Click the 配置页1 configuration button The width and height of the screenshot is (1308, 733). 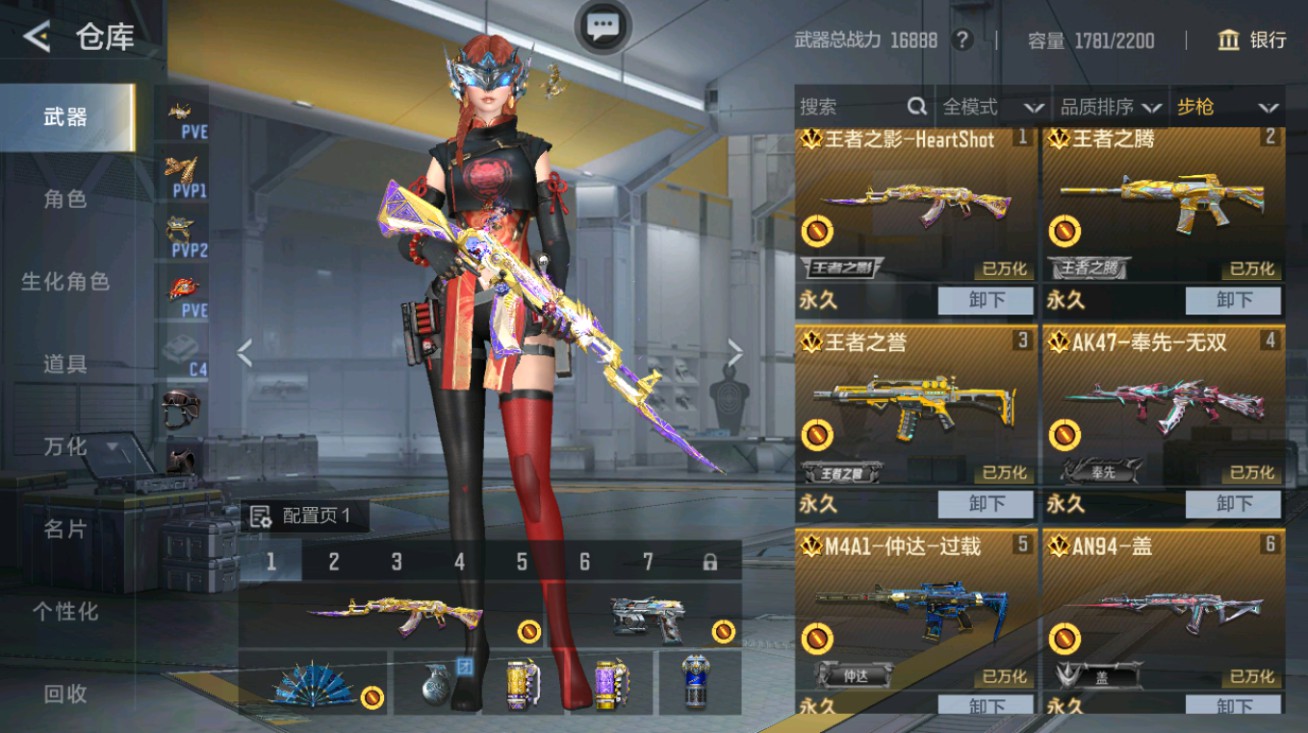click(305, 517)
